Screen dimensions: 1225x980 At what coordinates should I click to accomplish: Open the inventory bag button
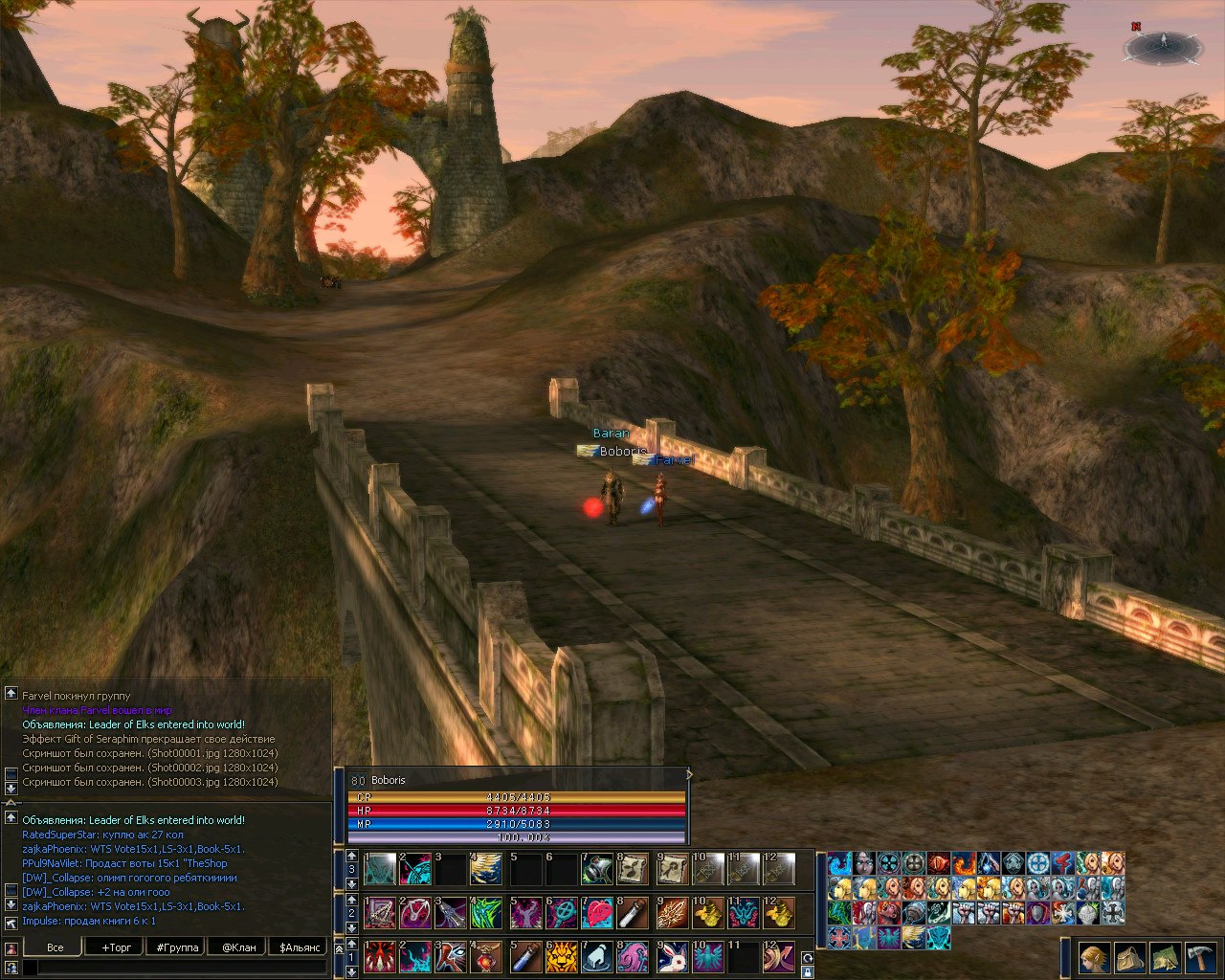(x=1130, y=958)
